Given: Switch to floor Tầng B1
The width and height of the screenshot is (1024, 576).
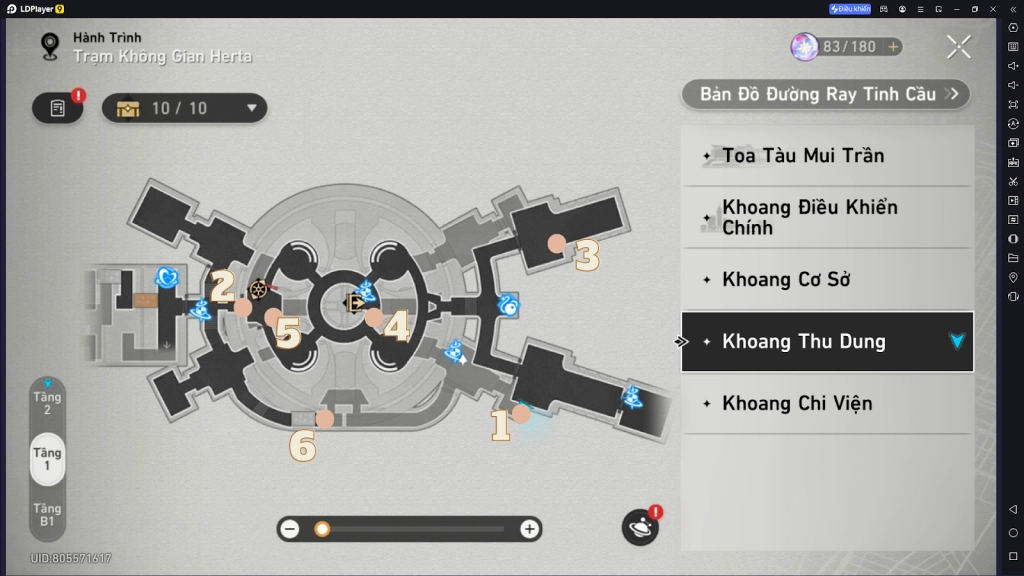Looking at the screenshot, I should 47,514.
